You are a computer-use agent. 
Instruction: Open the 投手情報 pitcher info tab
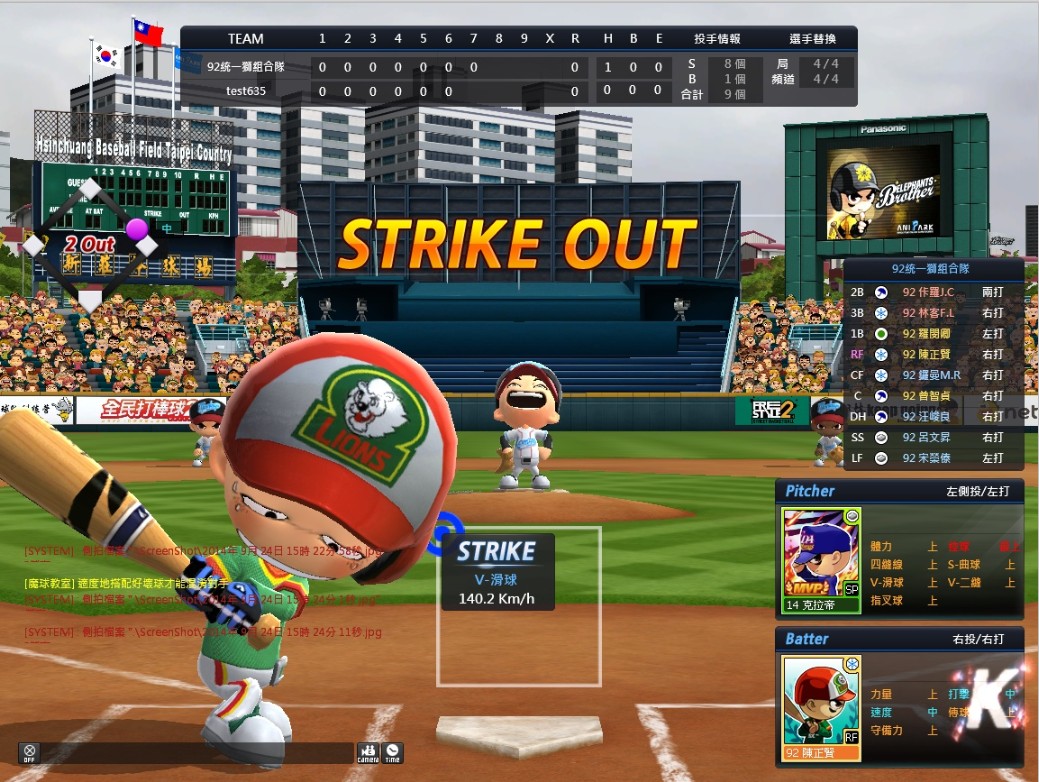[x=717, y=39]
